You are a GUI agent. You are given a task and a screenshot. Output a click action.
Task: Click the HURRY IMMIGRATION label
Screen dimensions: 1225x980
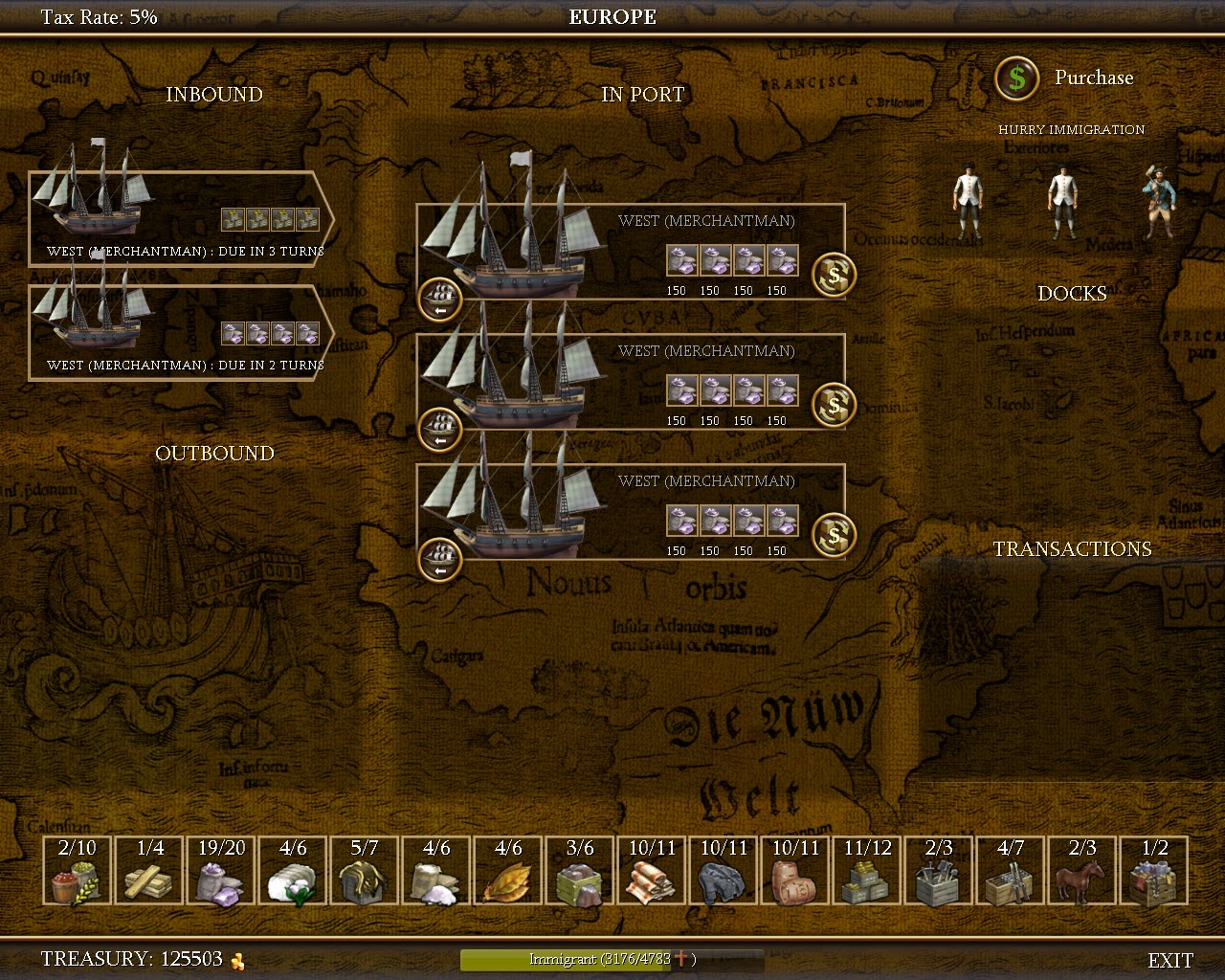[x=1071, y=129]
